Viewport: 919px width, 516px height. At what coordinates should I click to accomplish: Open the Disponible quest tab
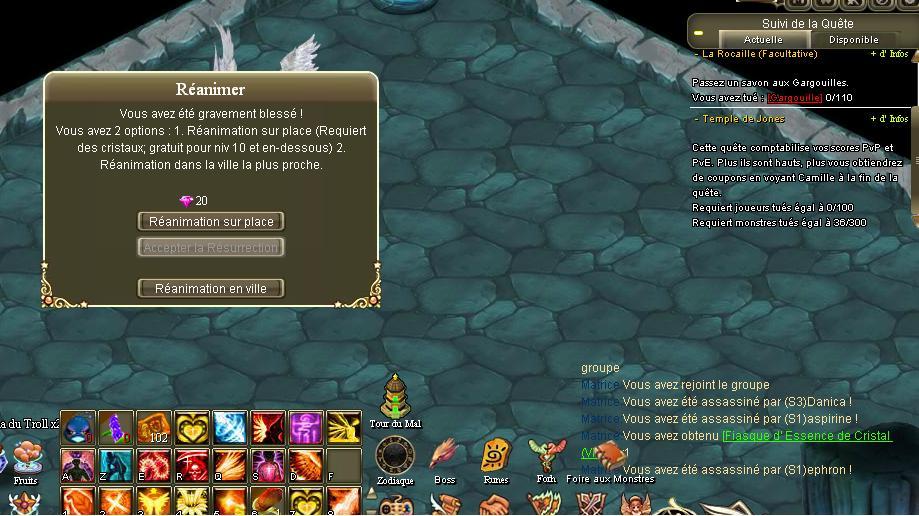coord(853,39)
